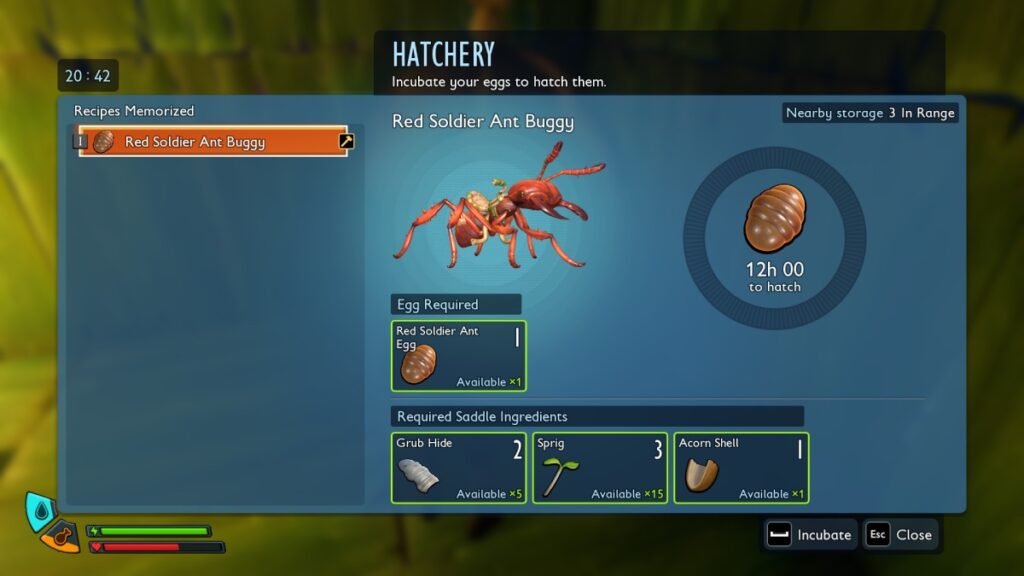Screen dimensions: 1024x576
Task: Click the Acorn Shell ingredient slot
Action: point(741,468)
